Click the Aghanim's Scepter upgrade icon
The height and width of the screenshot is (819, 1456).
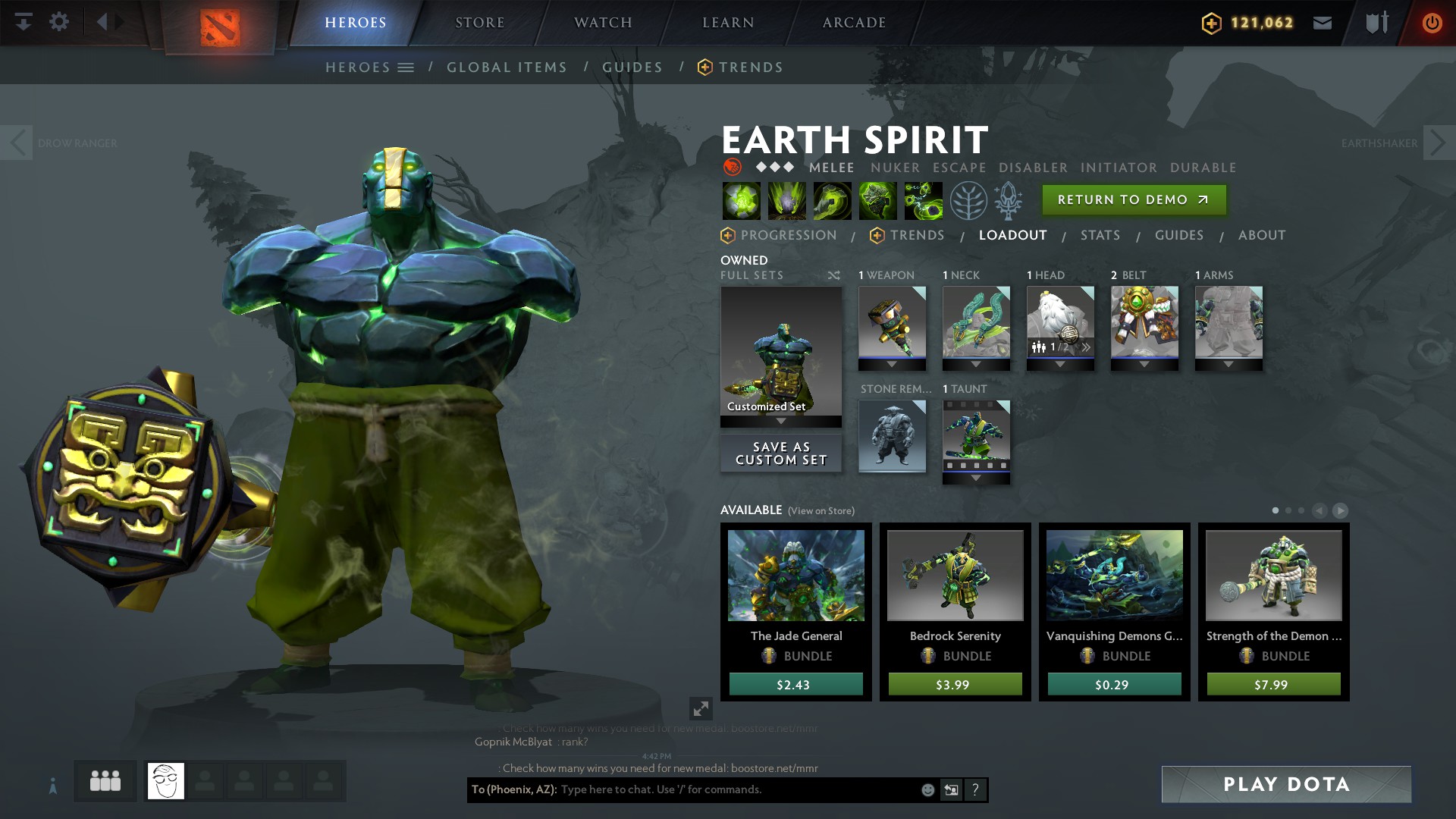click(x=1011, y=202)
